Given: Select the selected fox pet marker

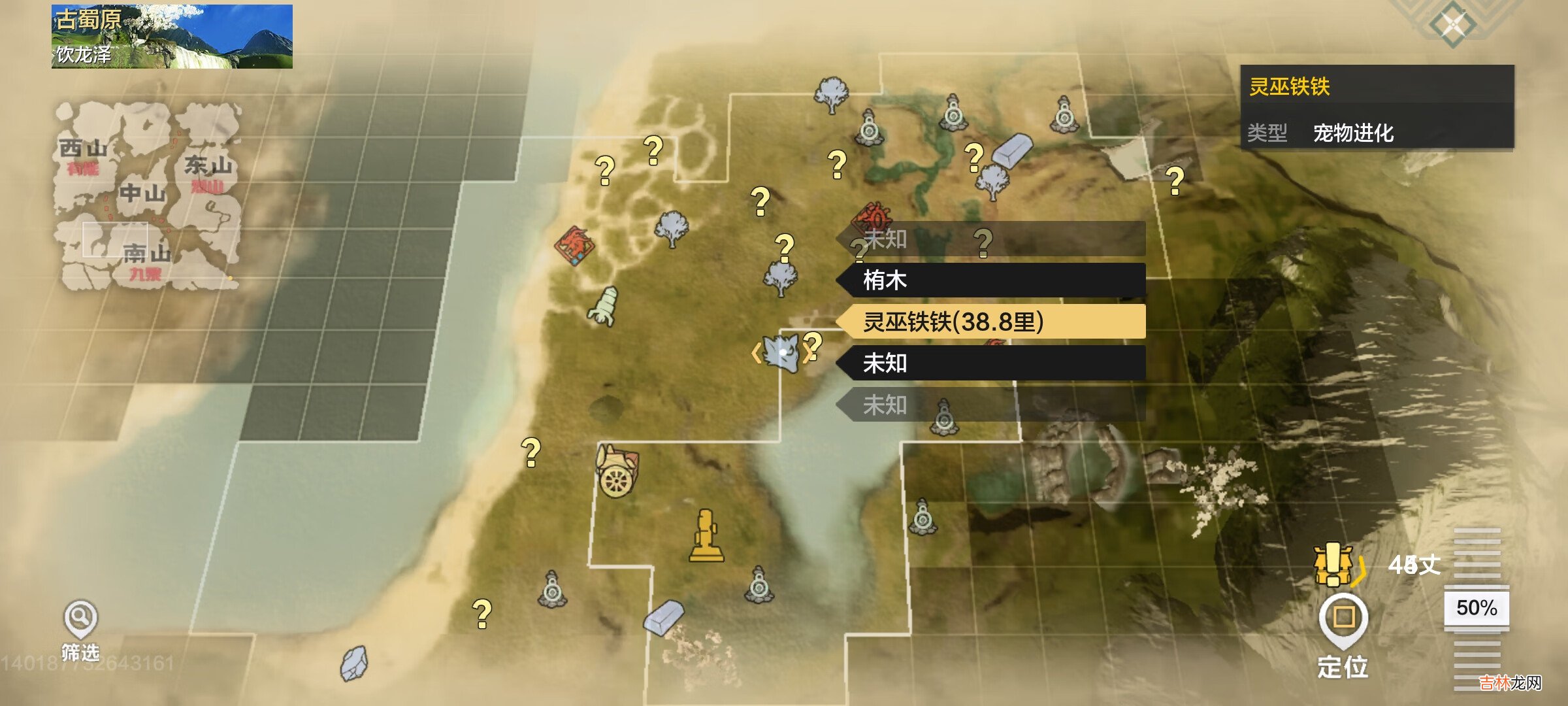Looking at the screenshot, I should click(782, 353).
